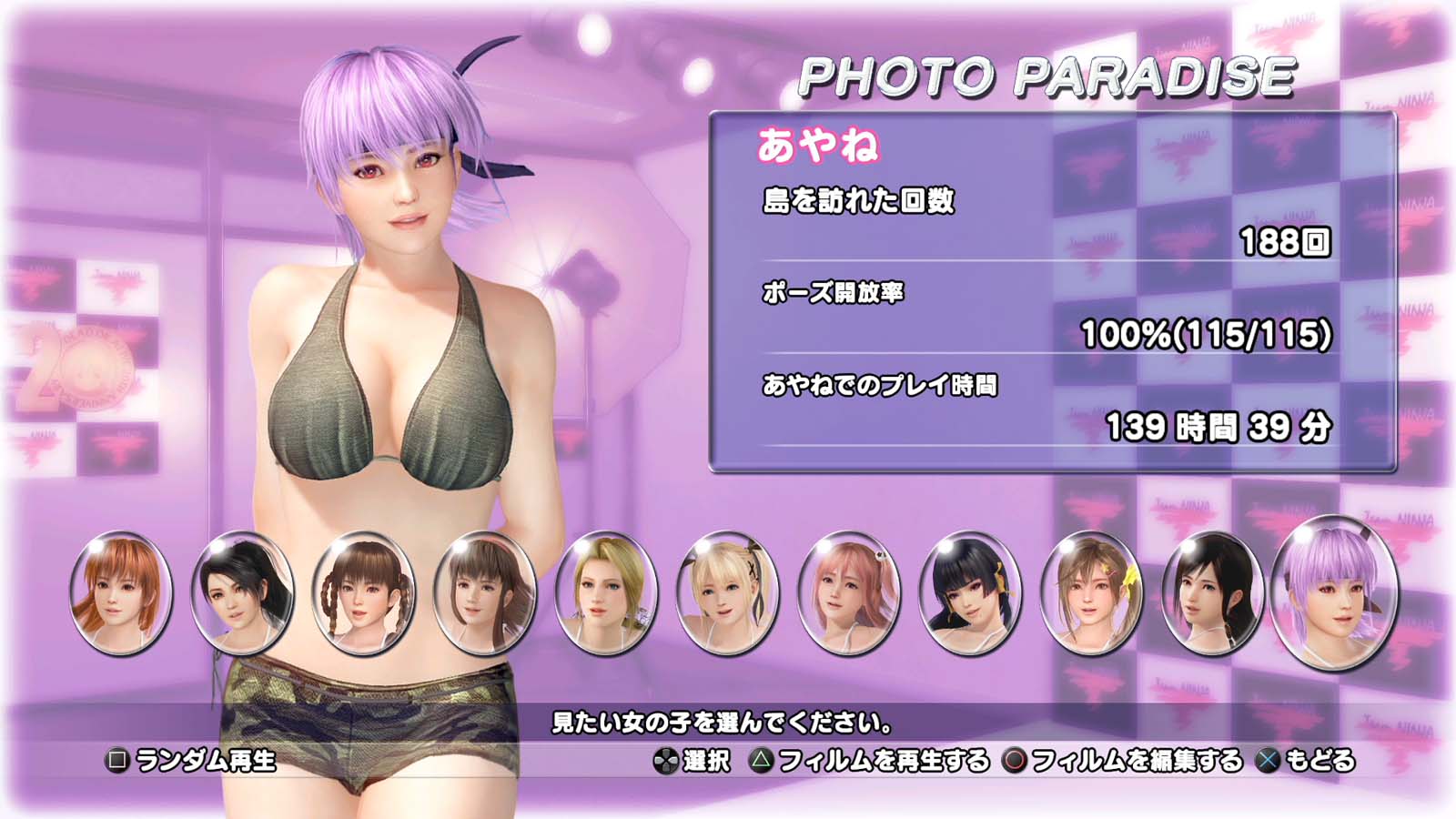Select the orange-haired Kasumi portrait
The width and height of the screenshot is (1456, 819).
pos(121,592)
